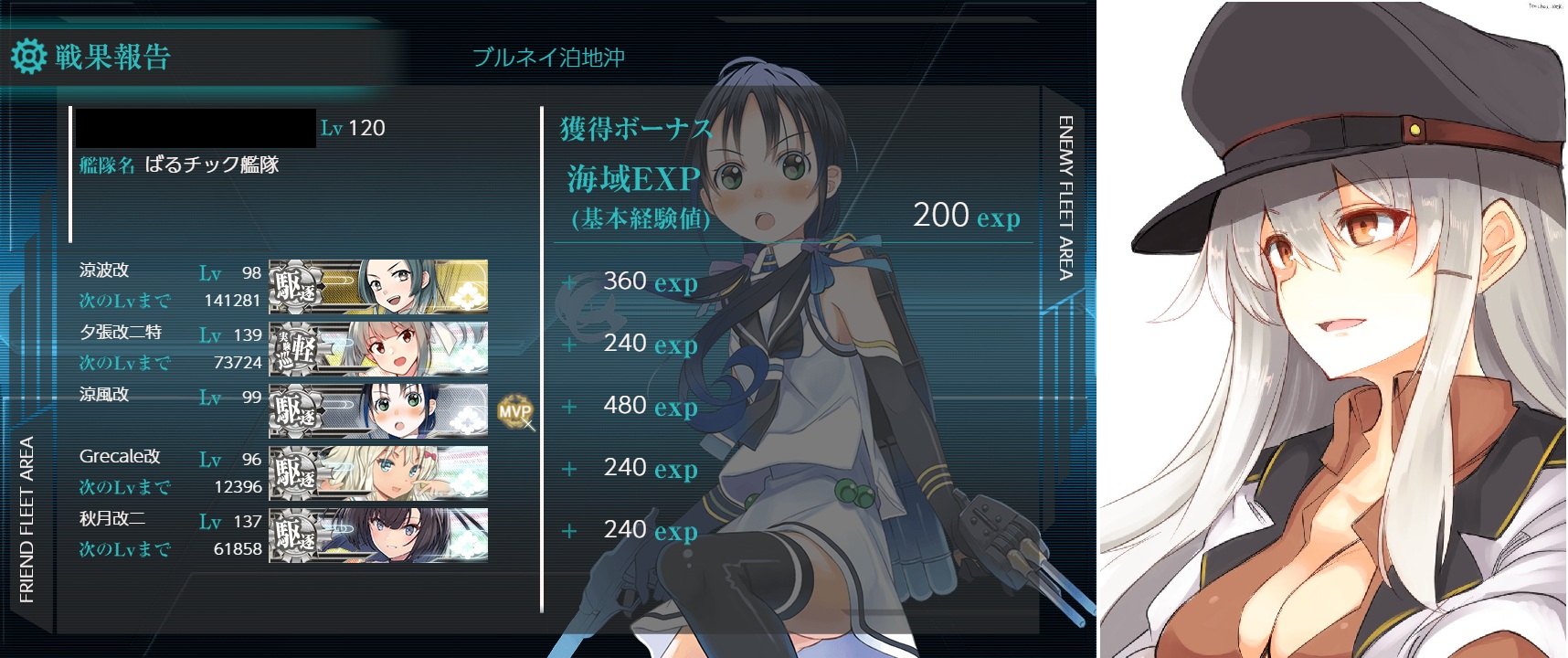Choose the Grecale改 ship banner
The width and height of the screenshot is (1568, 658).
[378, 472]
